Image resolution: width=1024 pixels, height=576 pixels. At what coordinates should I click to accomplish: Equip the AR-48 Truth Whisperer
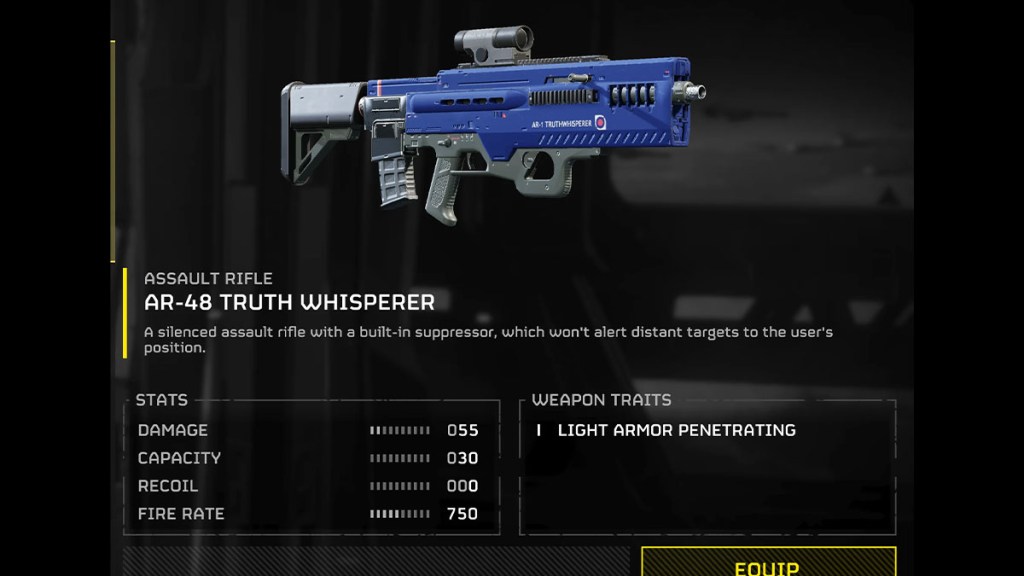point(768,564)
